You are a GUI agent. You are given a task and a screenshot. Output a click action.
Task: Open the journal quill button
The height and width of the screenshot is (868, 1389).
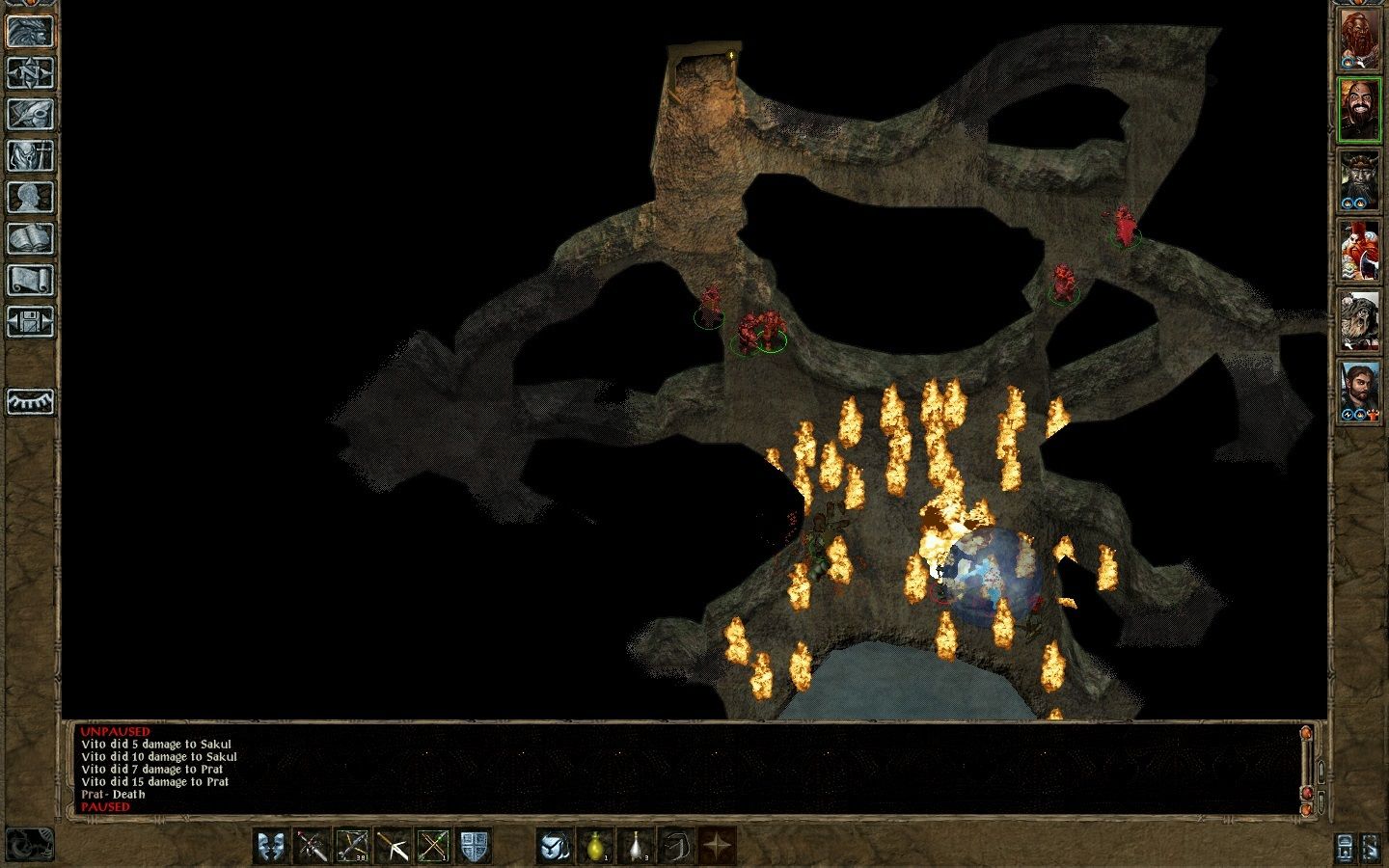(x=30, y=114)
